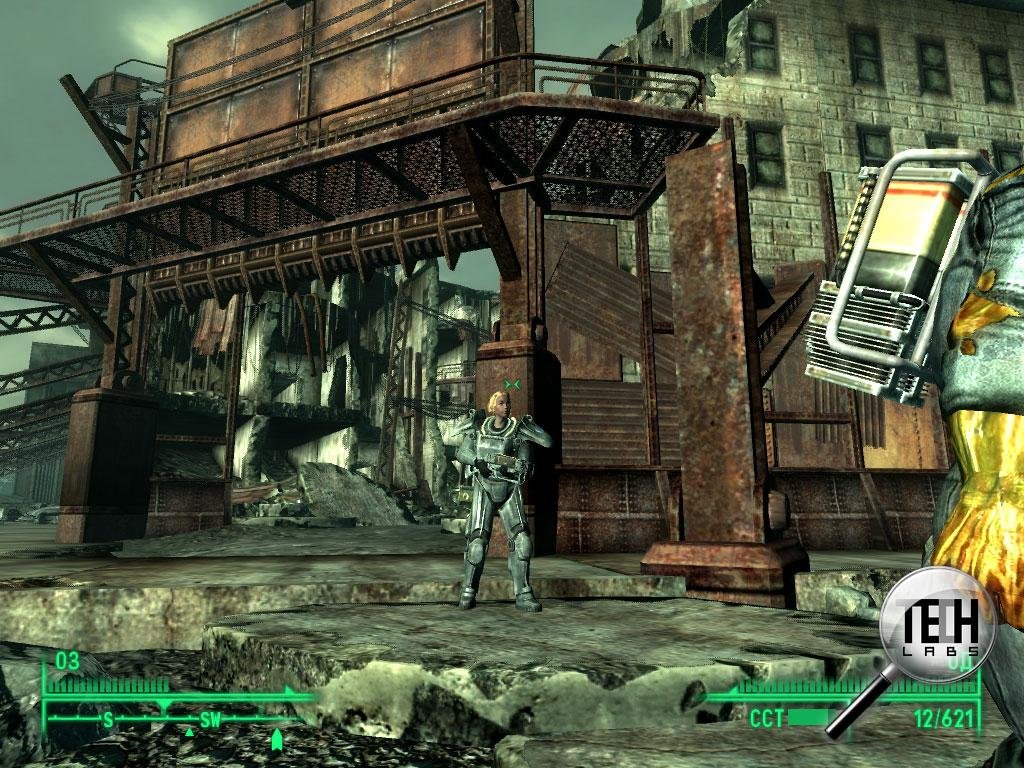This screenshot has height=768, width=1024.
Task: Select the large arrow quest marker on compass
Action: (x=277, y=739)
